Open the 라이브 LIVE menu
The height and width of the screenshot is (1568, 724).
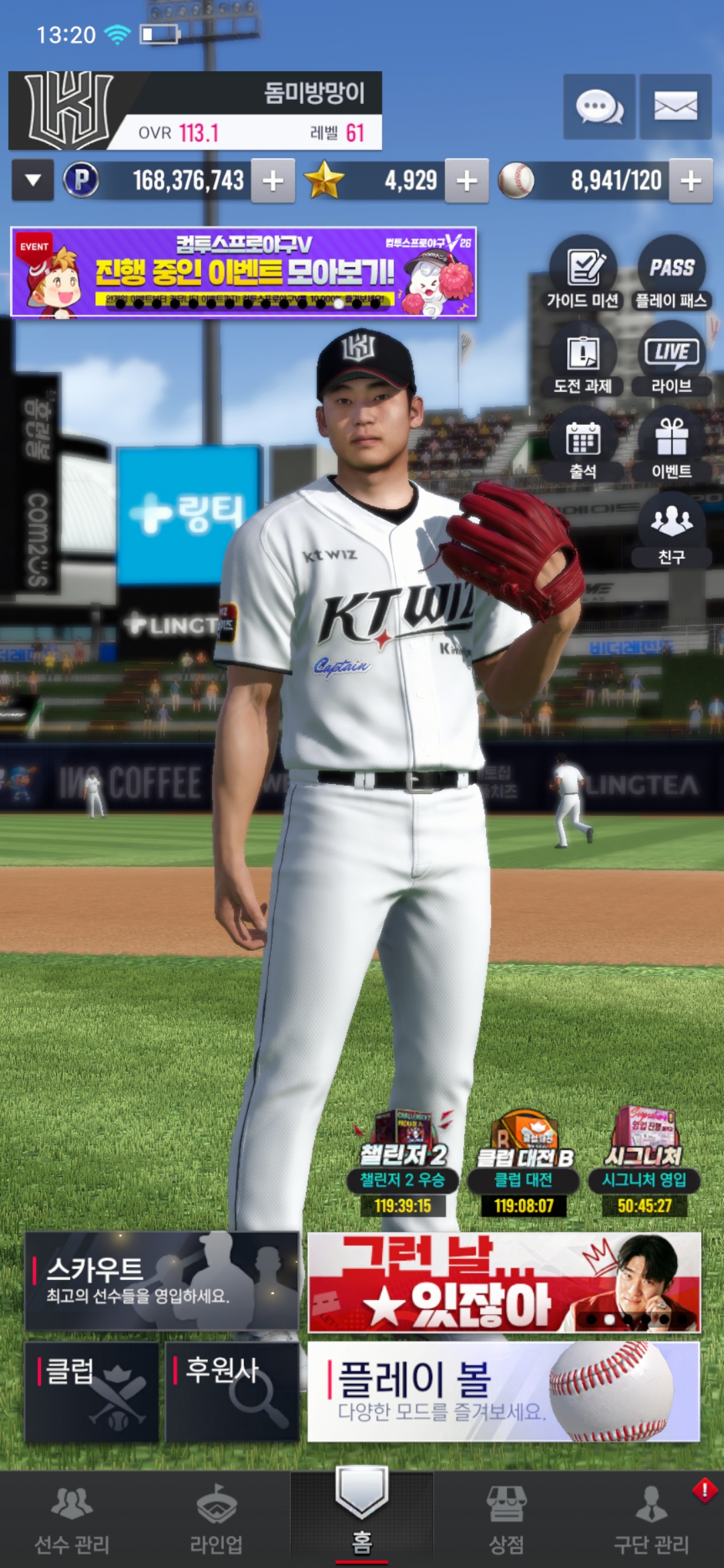click(671, 359)
